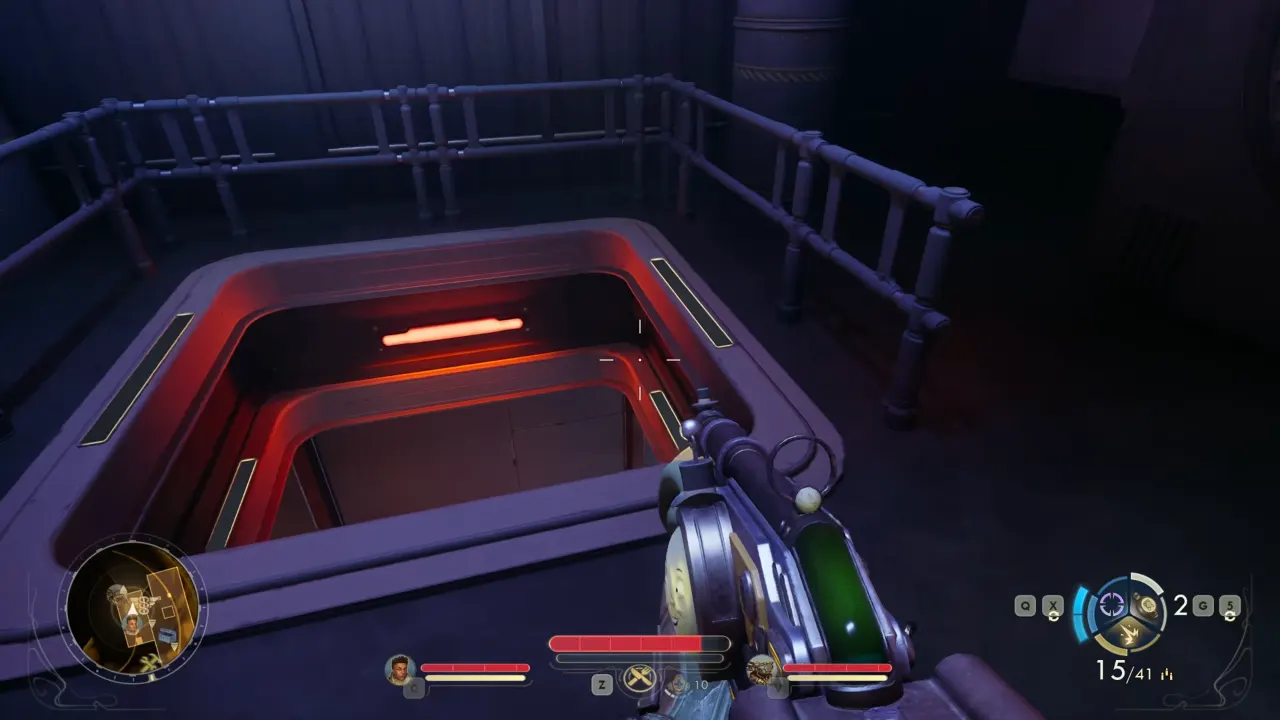This screenshot has width=1280, height=720.
Task: Click the companion portrait beside the V prompt
Action: point(761,669)
